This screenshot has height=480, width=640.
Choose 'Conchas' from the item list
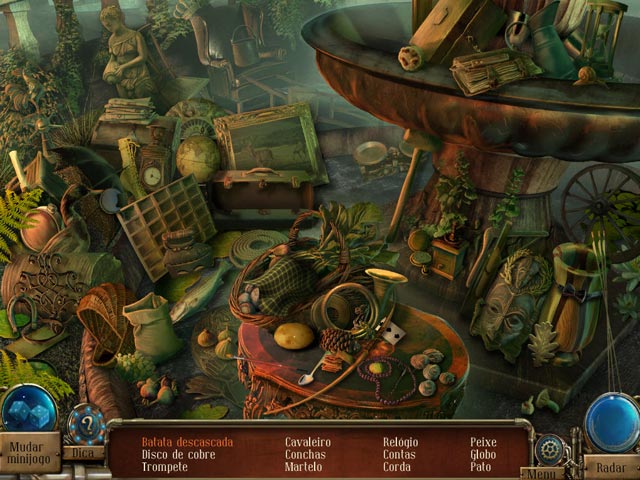tap(305, 454)
